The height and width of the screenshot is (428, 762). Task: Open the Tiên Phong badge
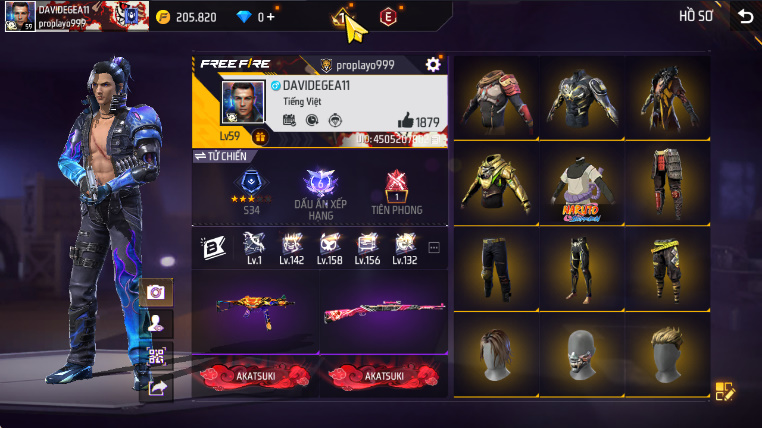pyautogui.click(x=396, y=192)
